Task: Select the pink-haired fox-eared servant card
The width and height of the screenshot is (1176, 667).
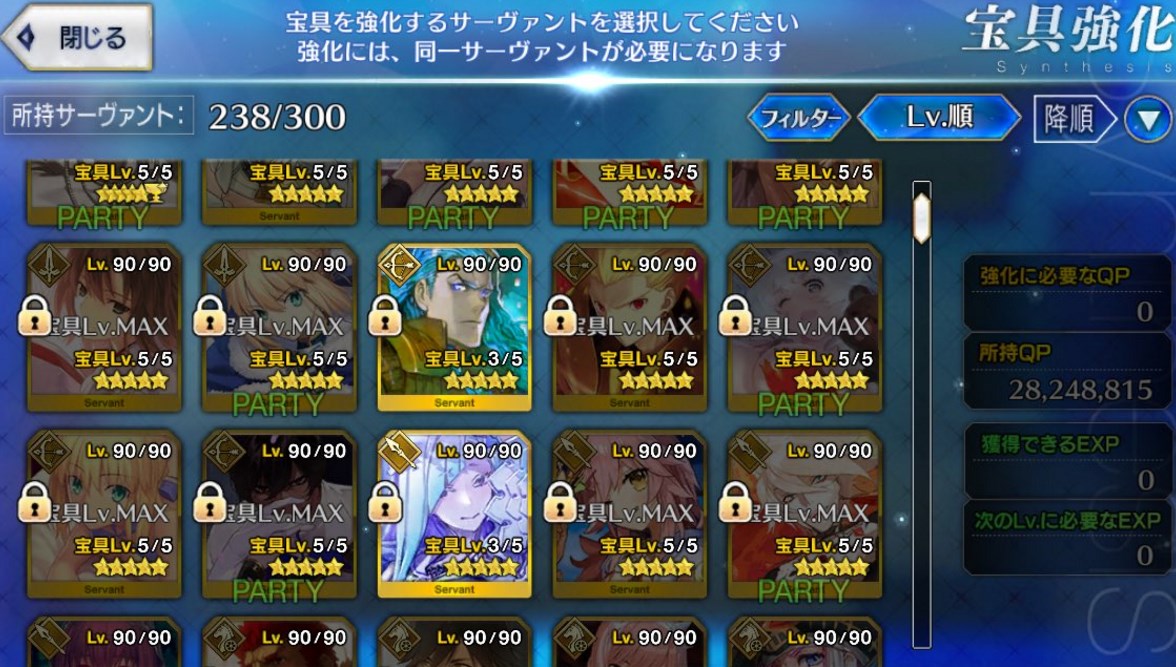Action: [630, 512]
